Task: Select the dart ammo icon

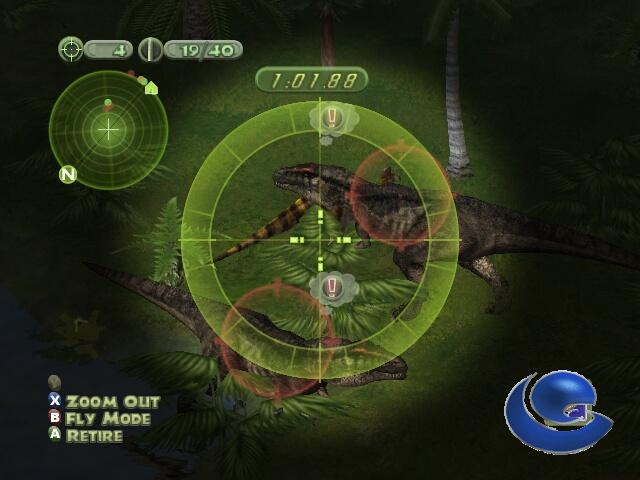Action: (x=150, y=48)
